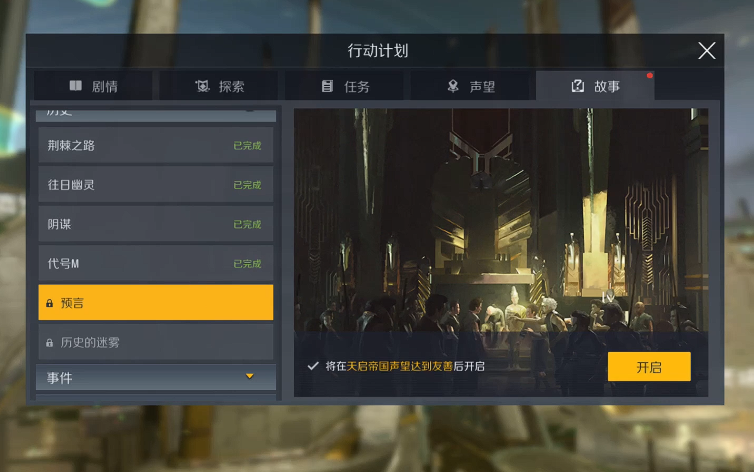Select the 荆棘之路 story entry
The width and height of the screenshot is (754, 472).
(x=155, y=146)
